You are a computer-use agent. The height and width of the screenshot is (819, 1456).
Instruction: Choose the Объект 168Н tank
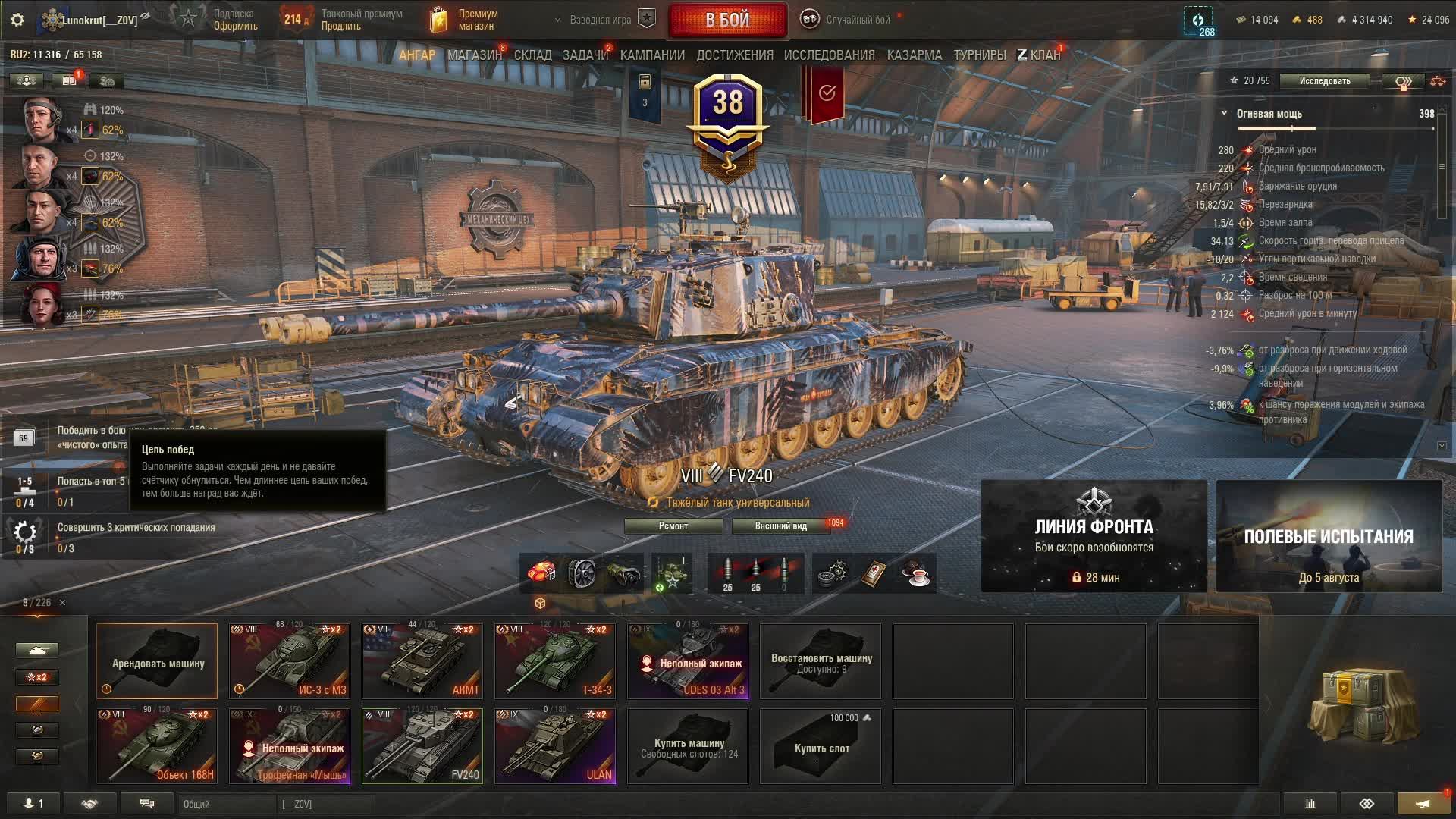[x=157, y=745]
